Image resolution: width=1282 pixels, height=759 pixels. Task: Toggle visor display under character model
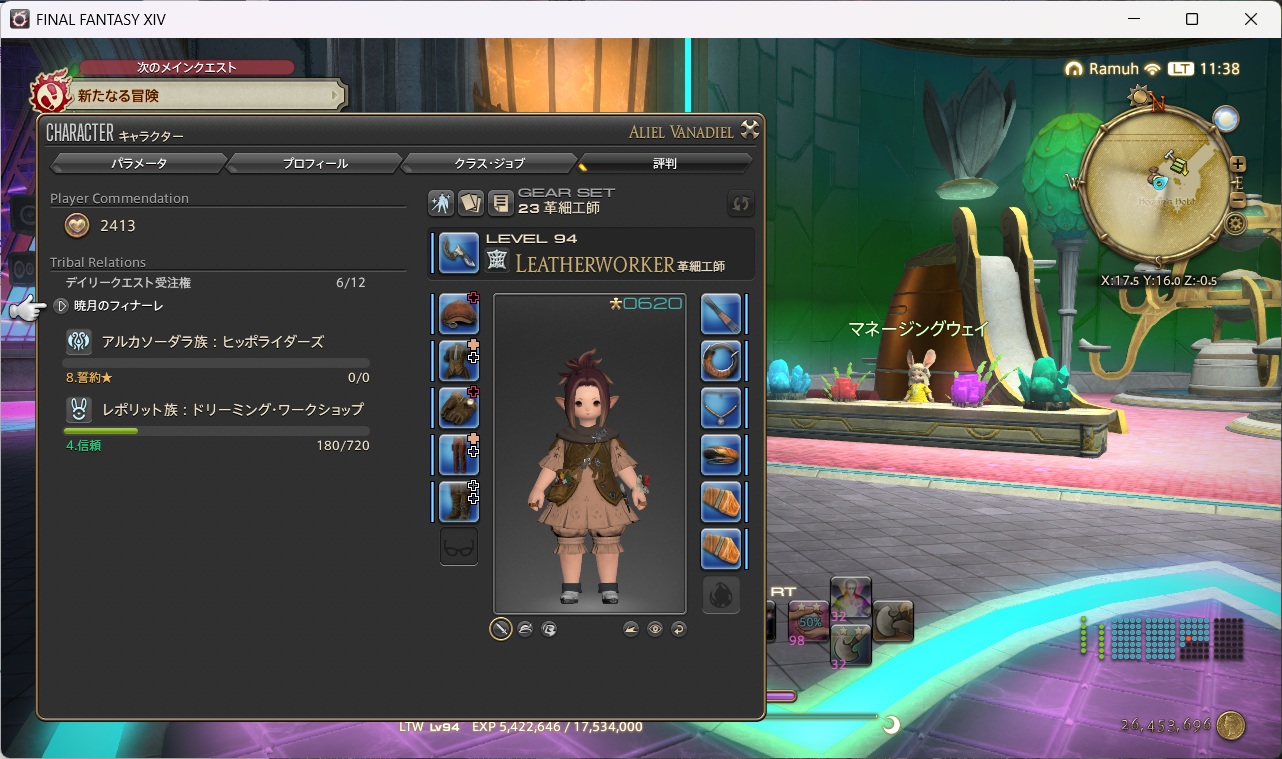point(548,629)
